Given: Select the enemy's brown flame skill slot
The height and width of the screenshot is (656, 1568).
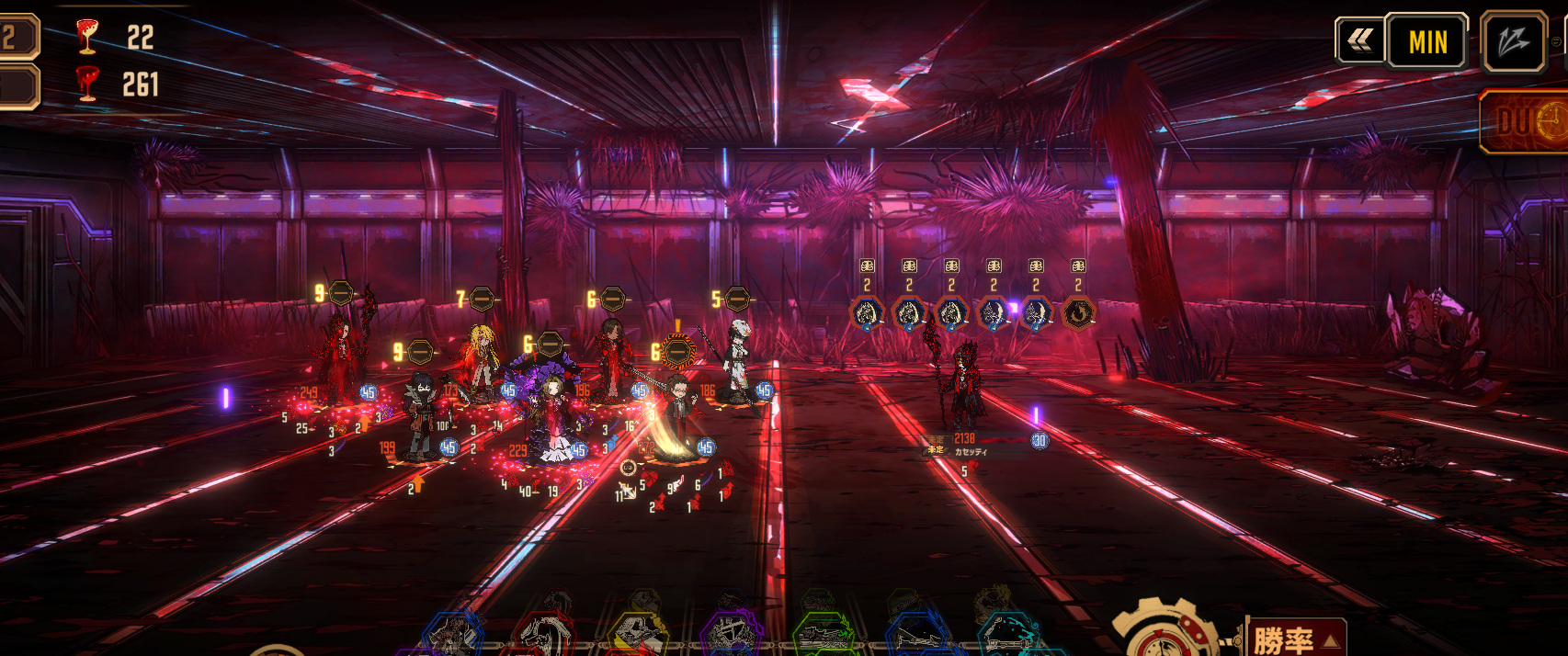Looking at the screenshot, I should pos(1079,314).
